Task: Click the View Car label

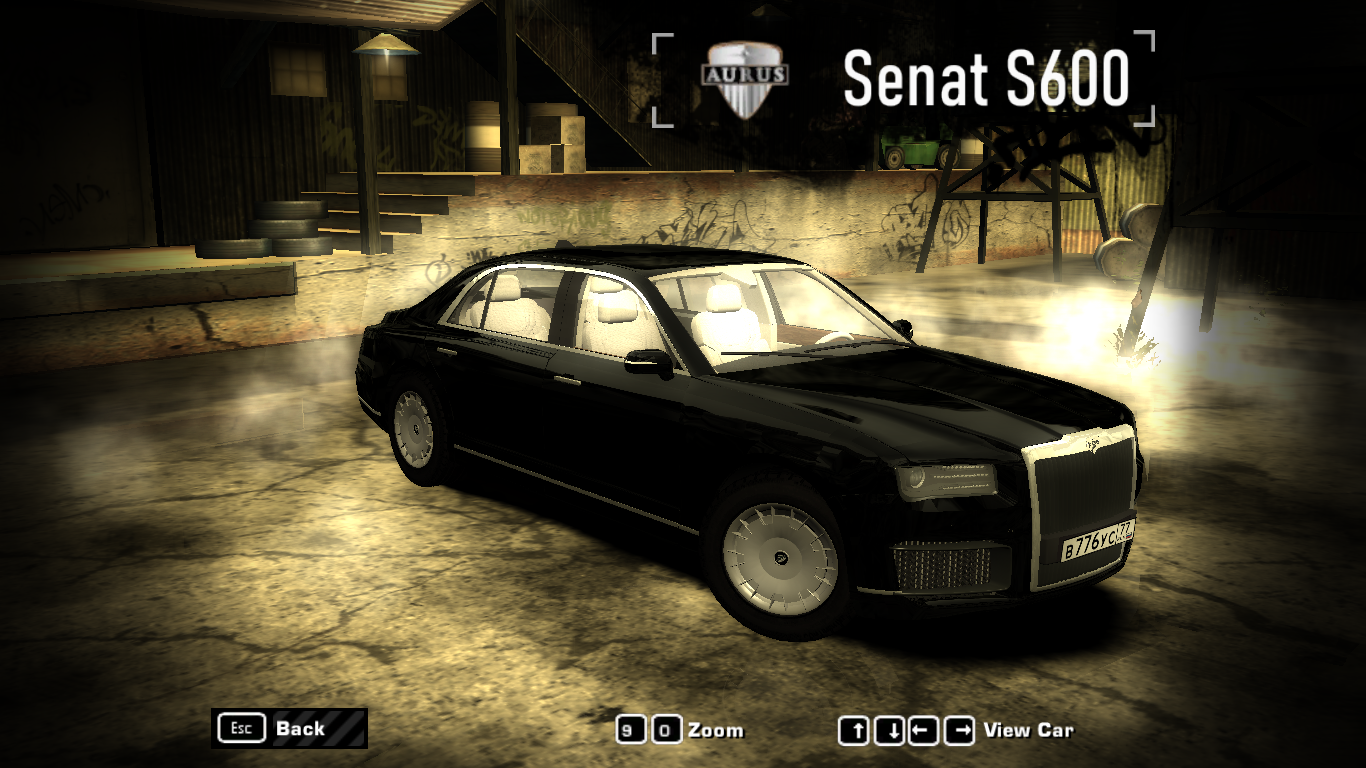Action: pos(1028,731)
